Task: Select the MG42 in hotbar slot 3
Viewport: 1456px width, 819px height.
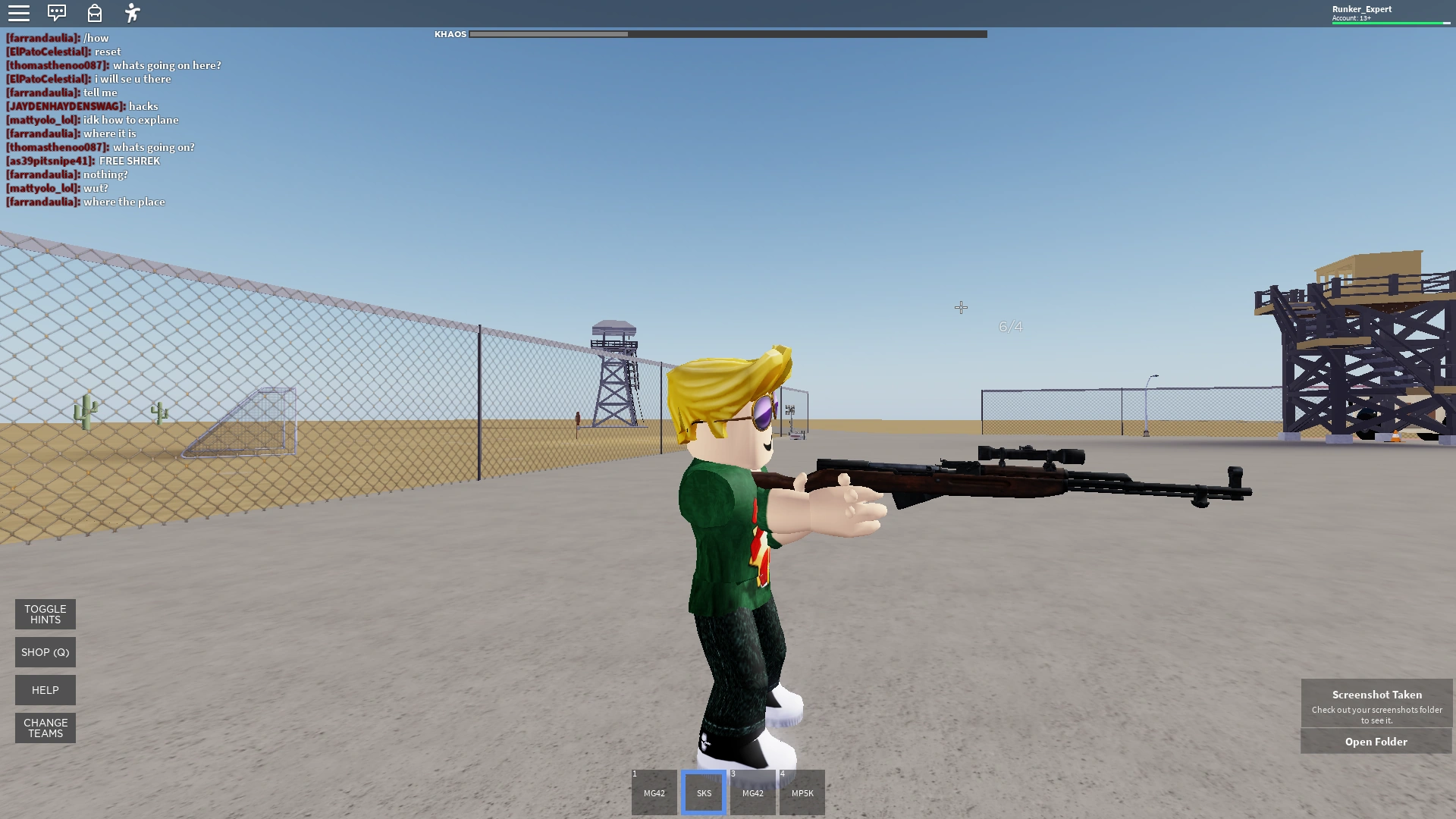Action: pyautogui.click(x=752, y=792)
